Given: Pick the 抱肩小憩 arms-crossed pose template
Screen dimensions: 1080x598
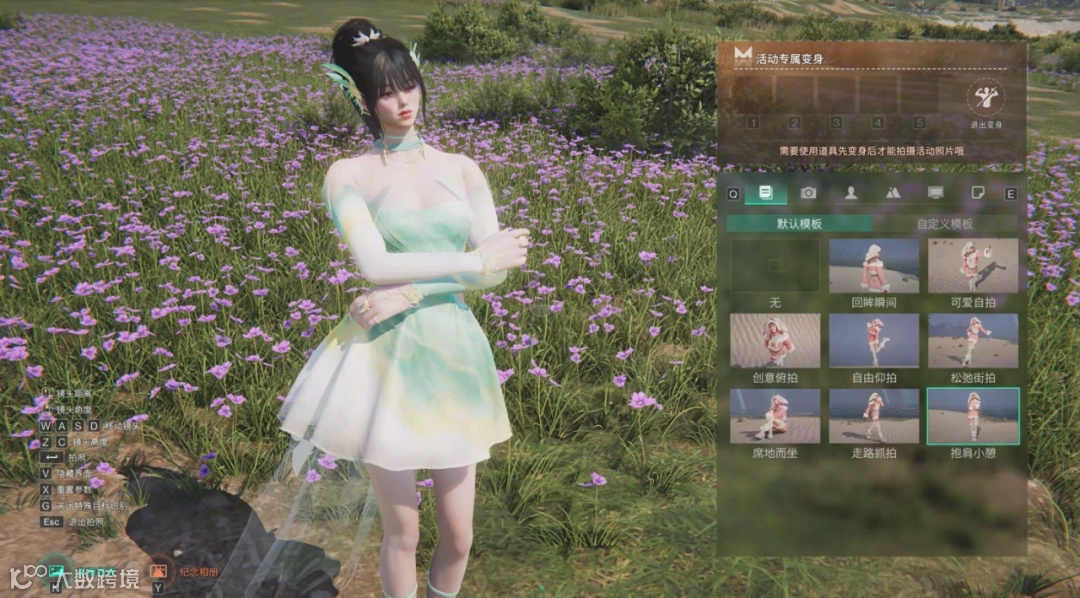Looking at the screenshot, I should (972, 416).
